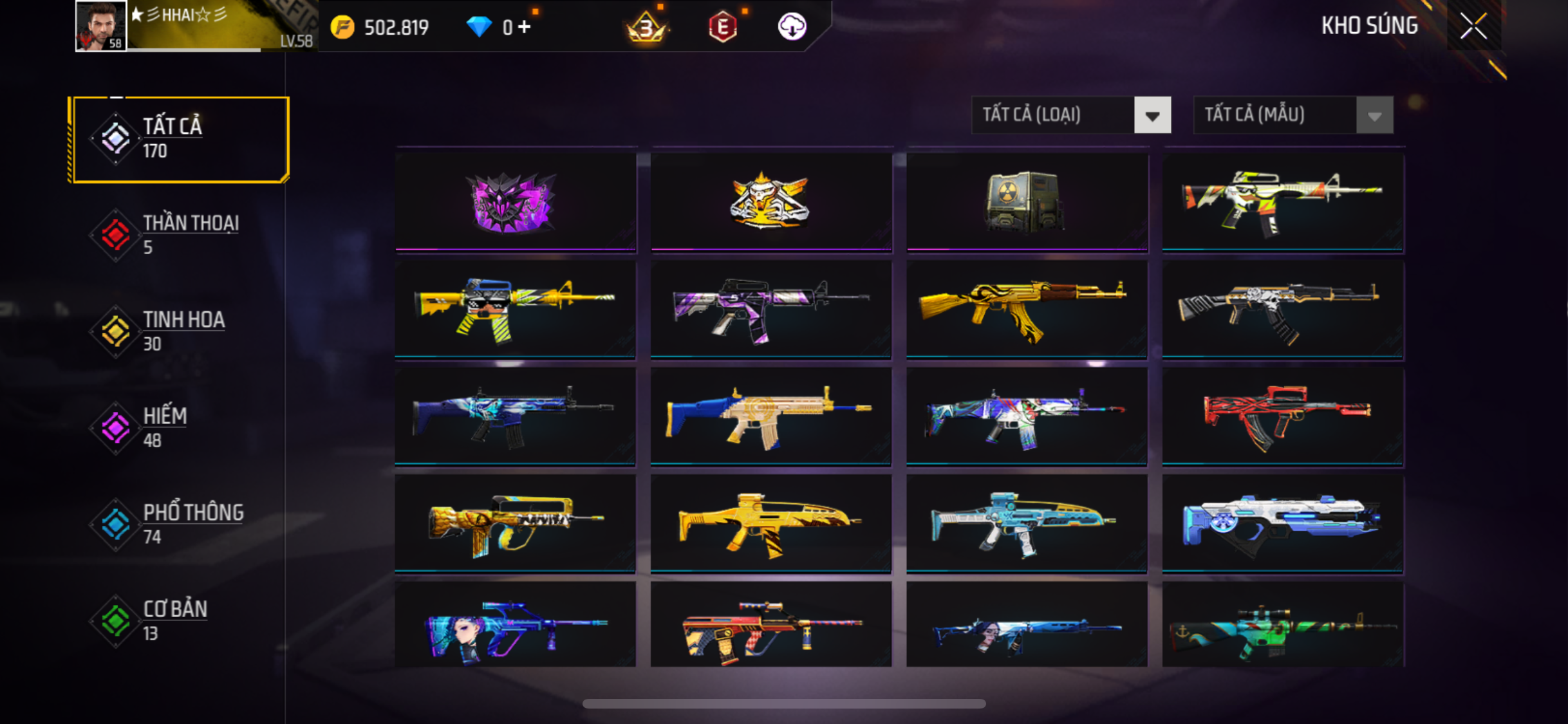Select the golden FAMAS skin

coord(515,523)
